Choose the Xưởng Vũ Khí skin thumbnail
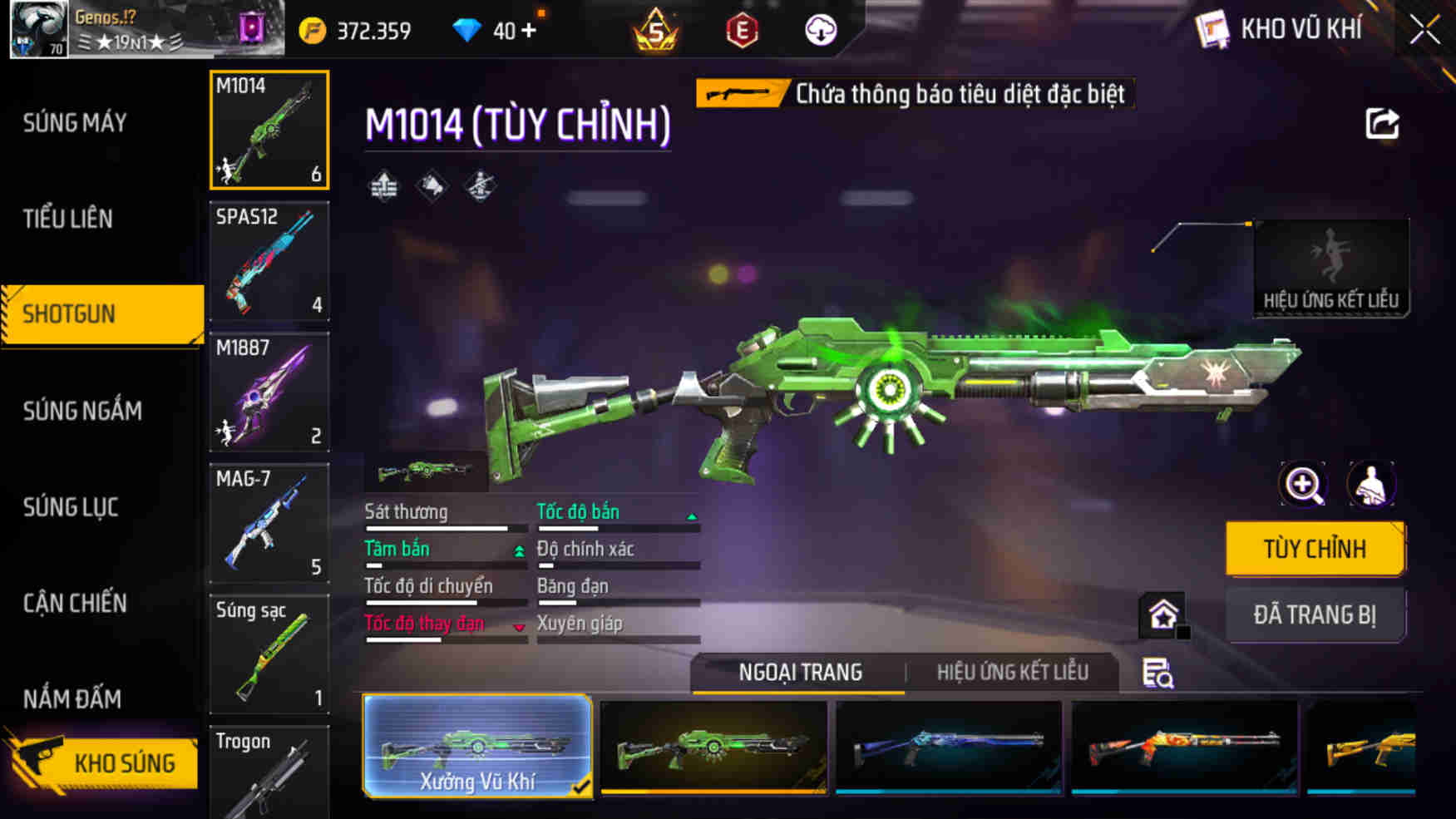The image size is (1456, 819). pos(476,747)
